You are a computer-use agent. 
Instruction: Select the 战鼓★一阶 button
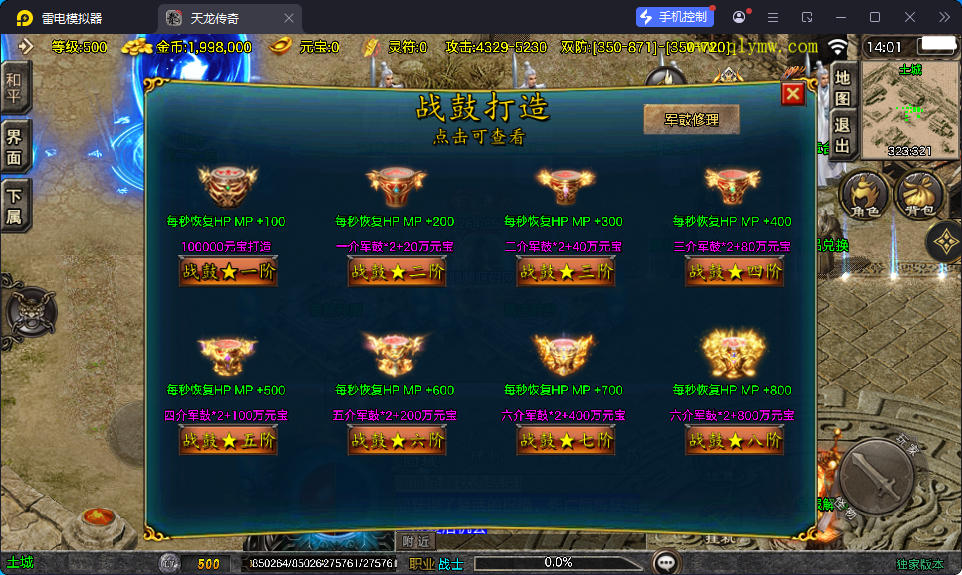tap(228, 271)
